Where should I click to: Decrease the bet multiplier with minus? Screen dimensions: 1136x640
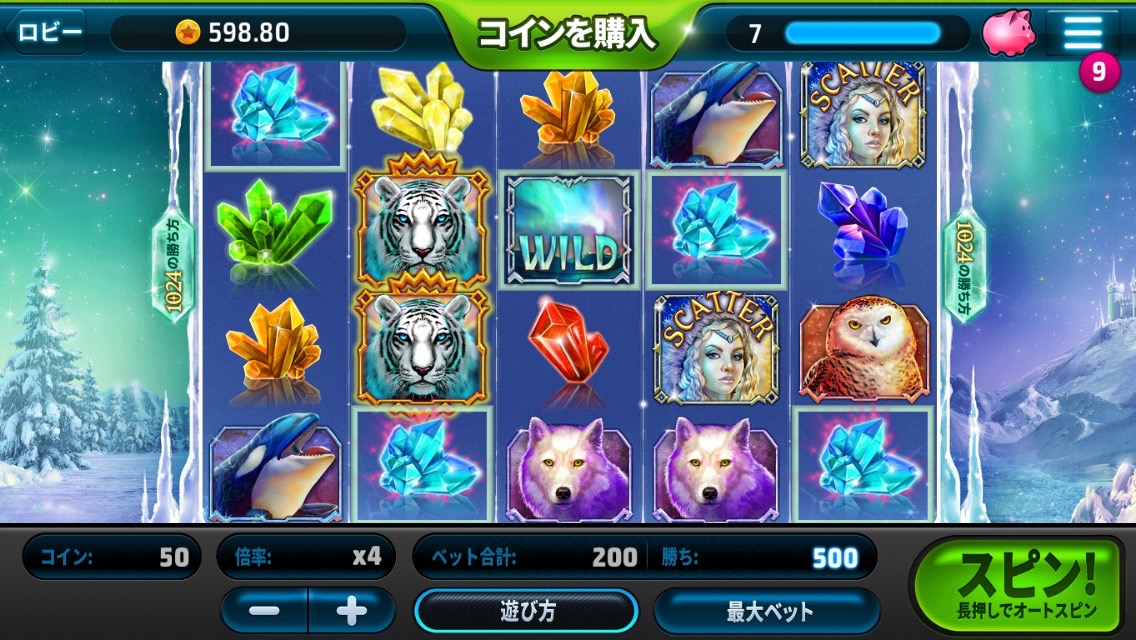265,610
